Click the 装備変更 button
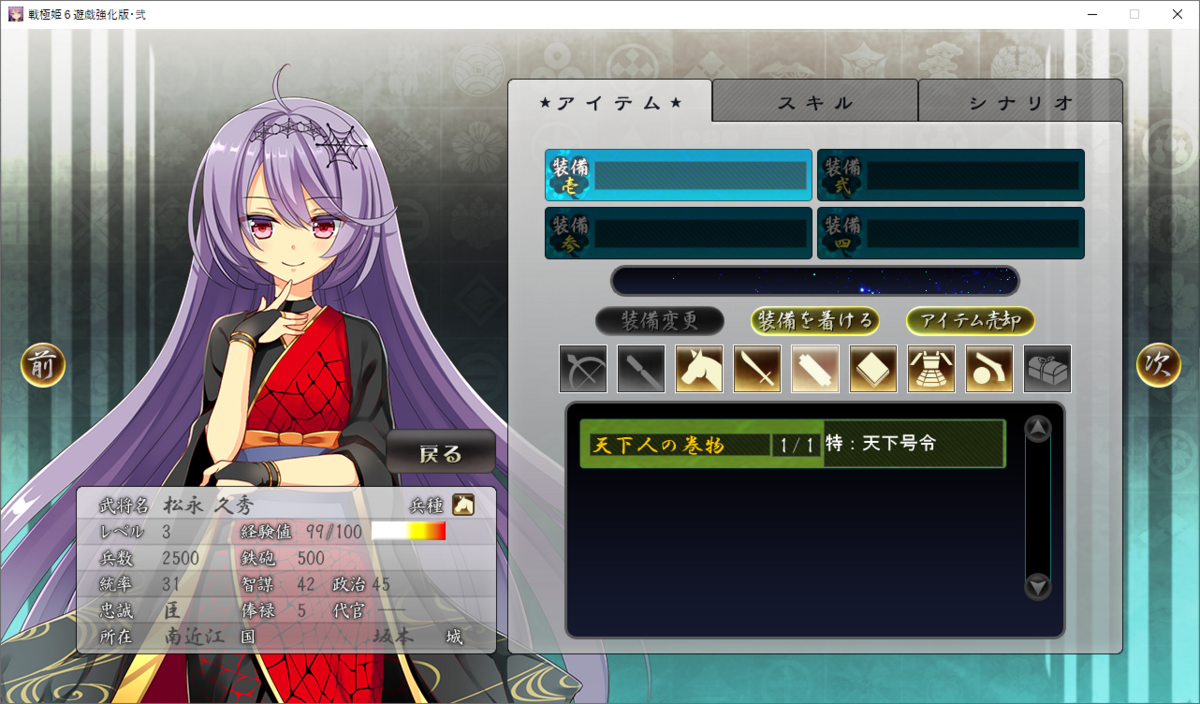The image size is (1200, 704). pos(659,321)
